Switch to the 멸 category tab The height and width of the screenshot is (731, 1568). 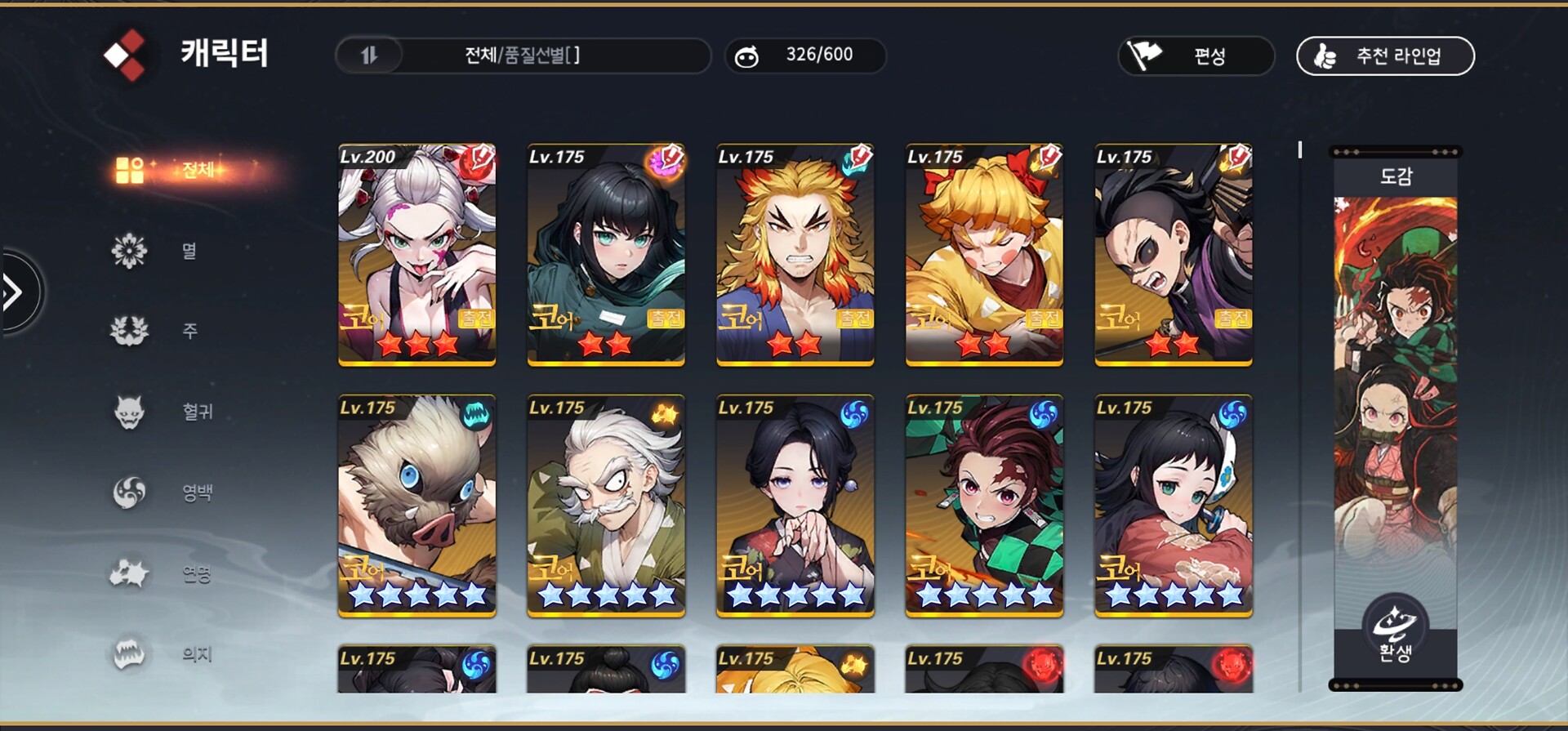pos(163,251)
